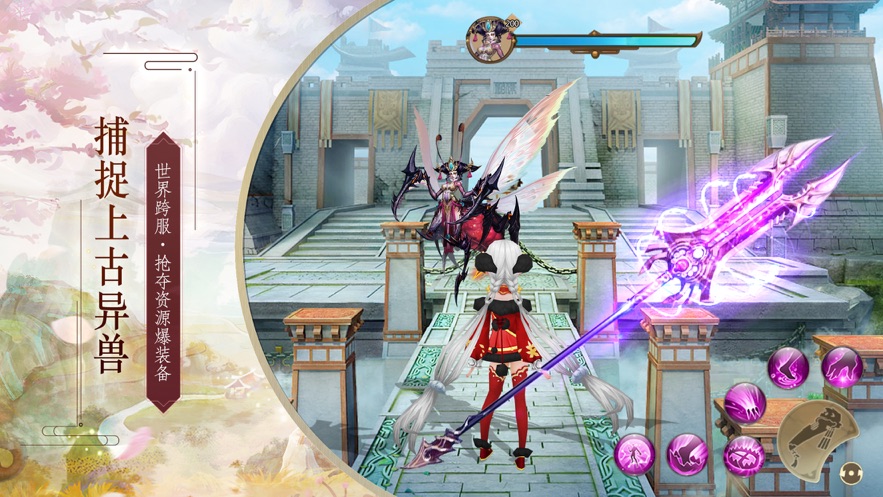This screenshot has width=883, height=497.
Task: Use the spiked ring burst skill
Action: coord(743,455)
